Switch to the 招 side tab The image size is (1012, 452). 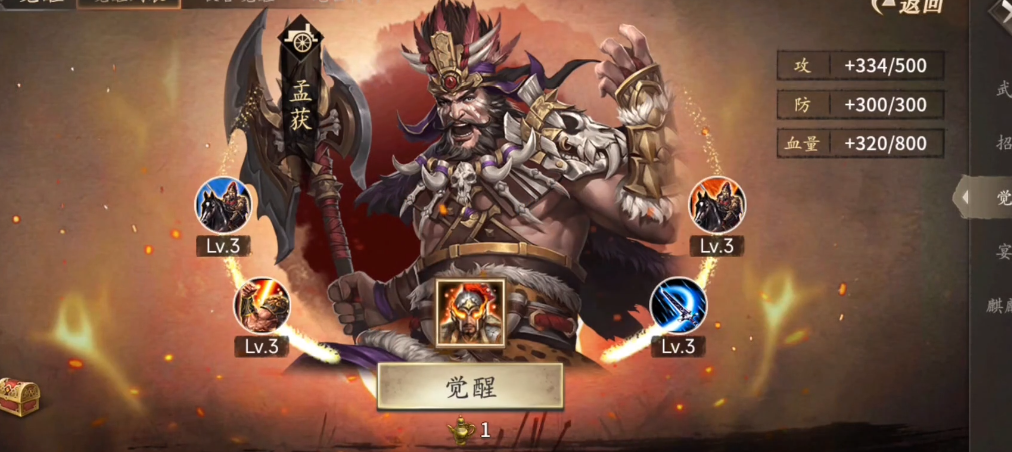pos(1002,142)
